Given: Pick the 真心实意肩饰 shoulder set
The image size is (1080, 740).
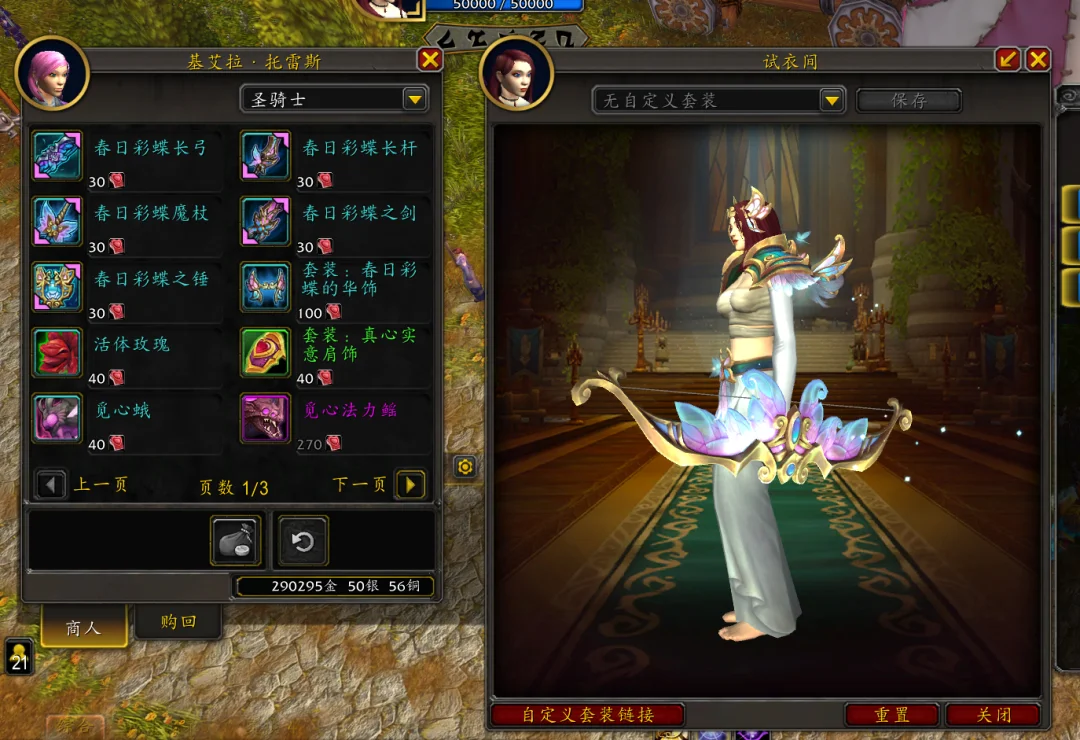Looking at the screenshot, I should point(265,352).
